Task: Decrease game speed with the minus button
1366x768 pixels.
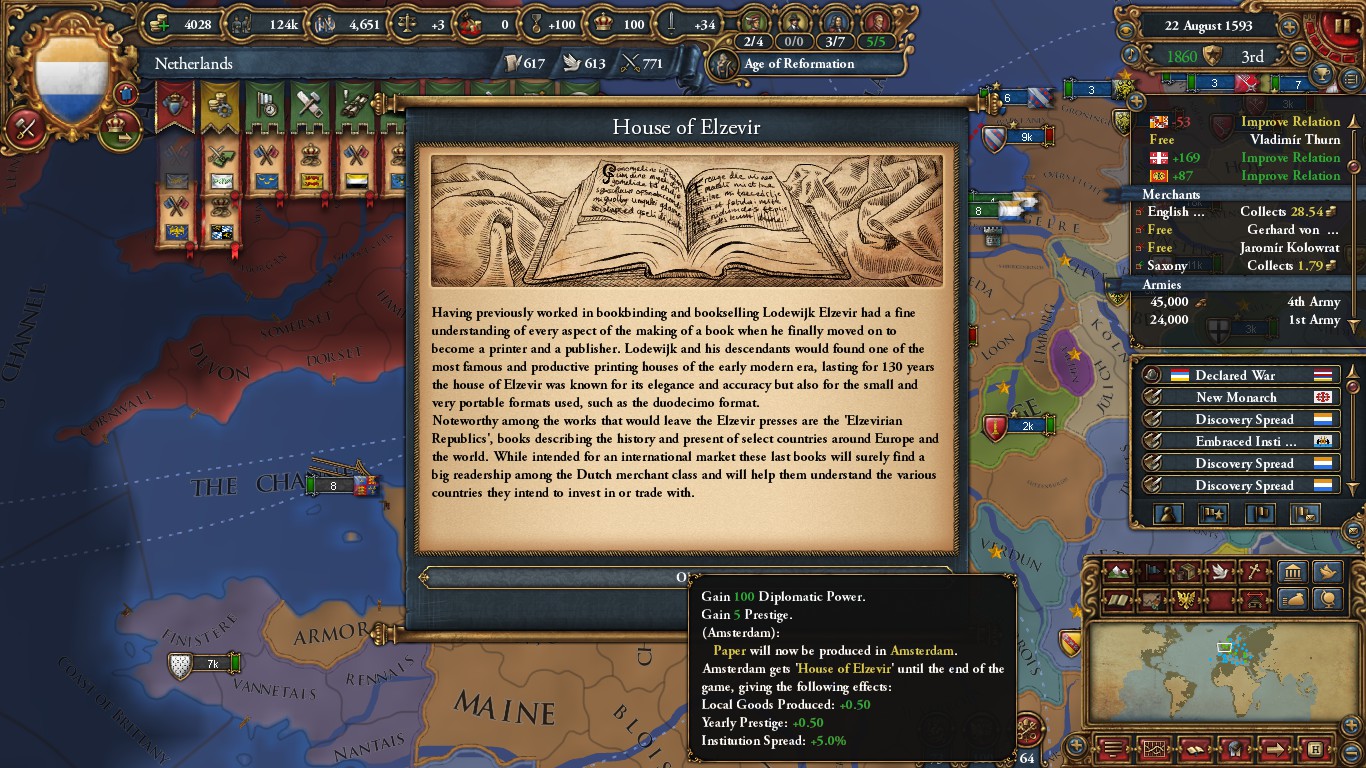Action: click(1300, 56)
